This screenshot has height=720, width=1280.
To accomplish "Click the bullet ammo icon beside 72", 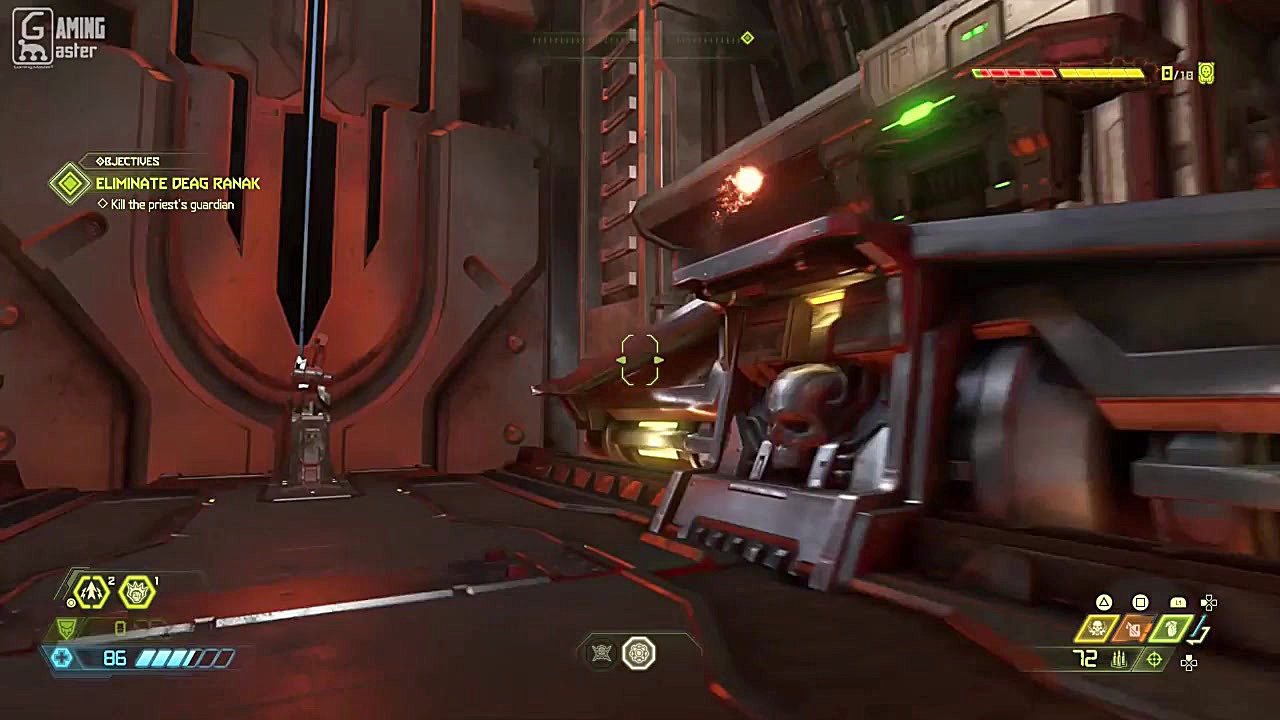I will (x=1120, y=661).
